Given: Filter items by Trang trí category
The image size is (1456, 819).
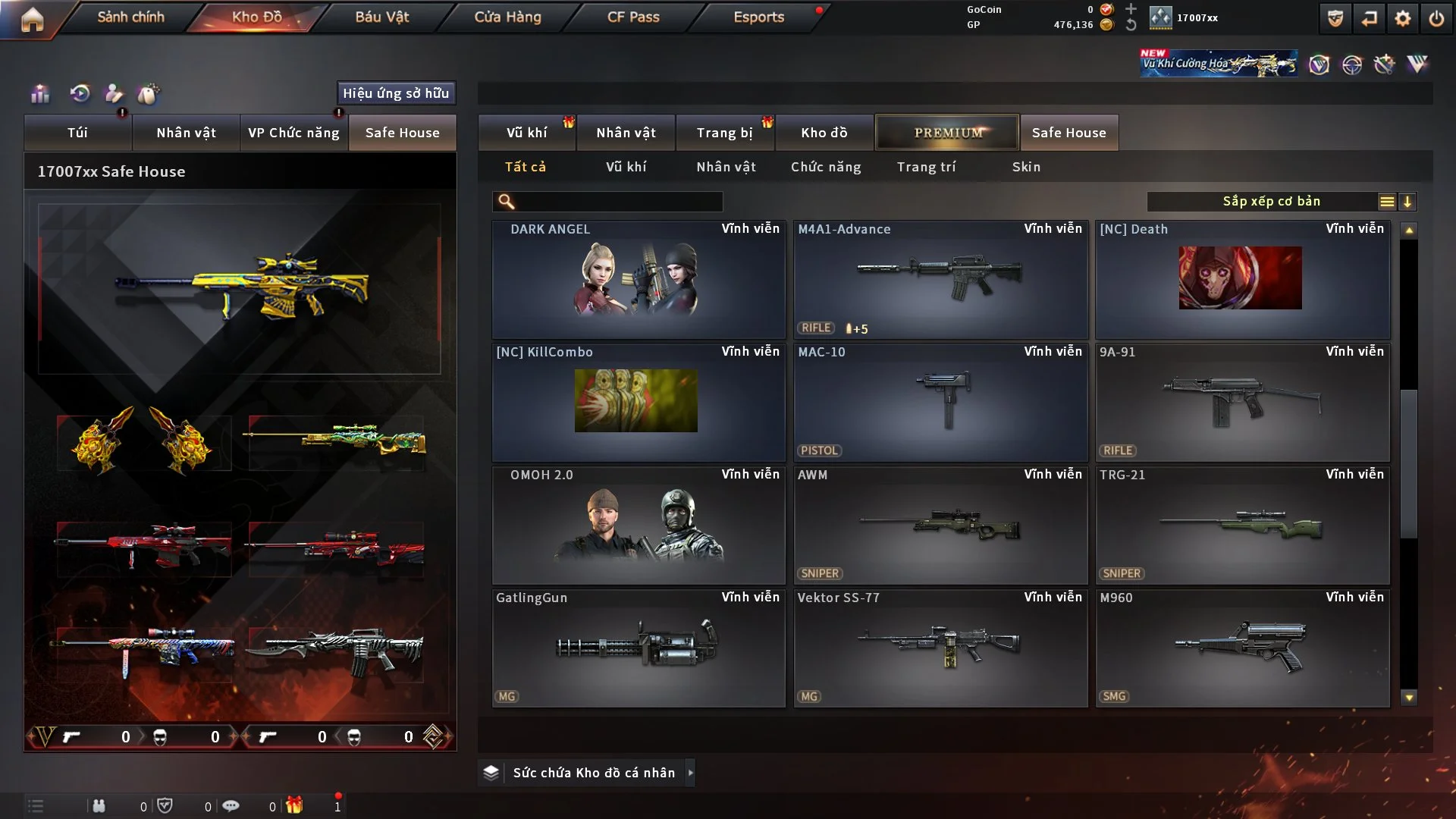Looking at the screenshot, I should click(x=926, y=167).
